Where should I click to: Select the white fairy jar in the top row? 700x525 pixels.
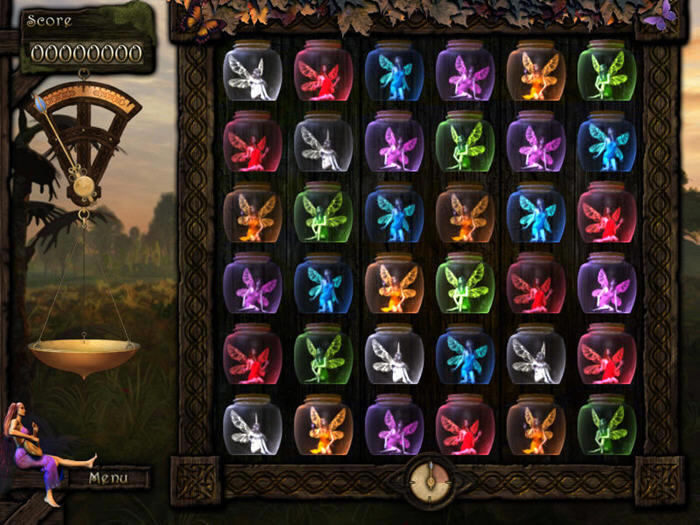coord(252,72)
